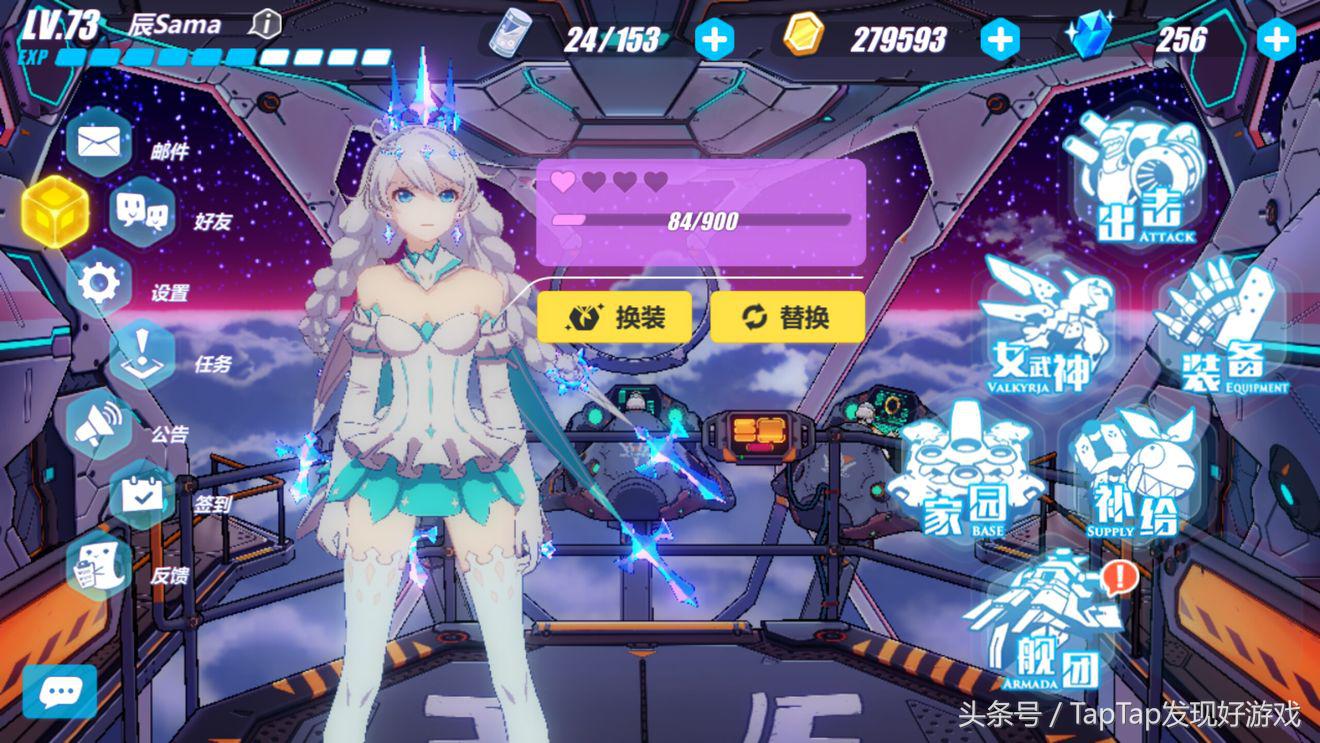Open the 好友 friends list
The image size is (1320, 743).
pos(142,211)
